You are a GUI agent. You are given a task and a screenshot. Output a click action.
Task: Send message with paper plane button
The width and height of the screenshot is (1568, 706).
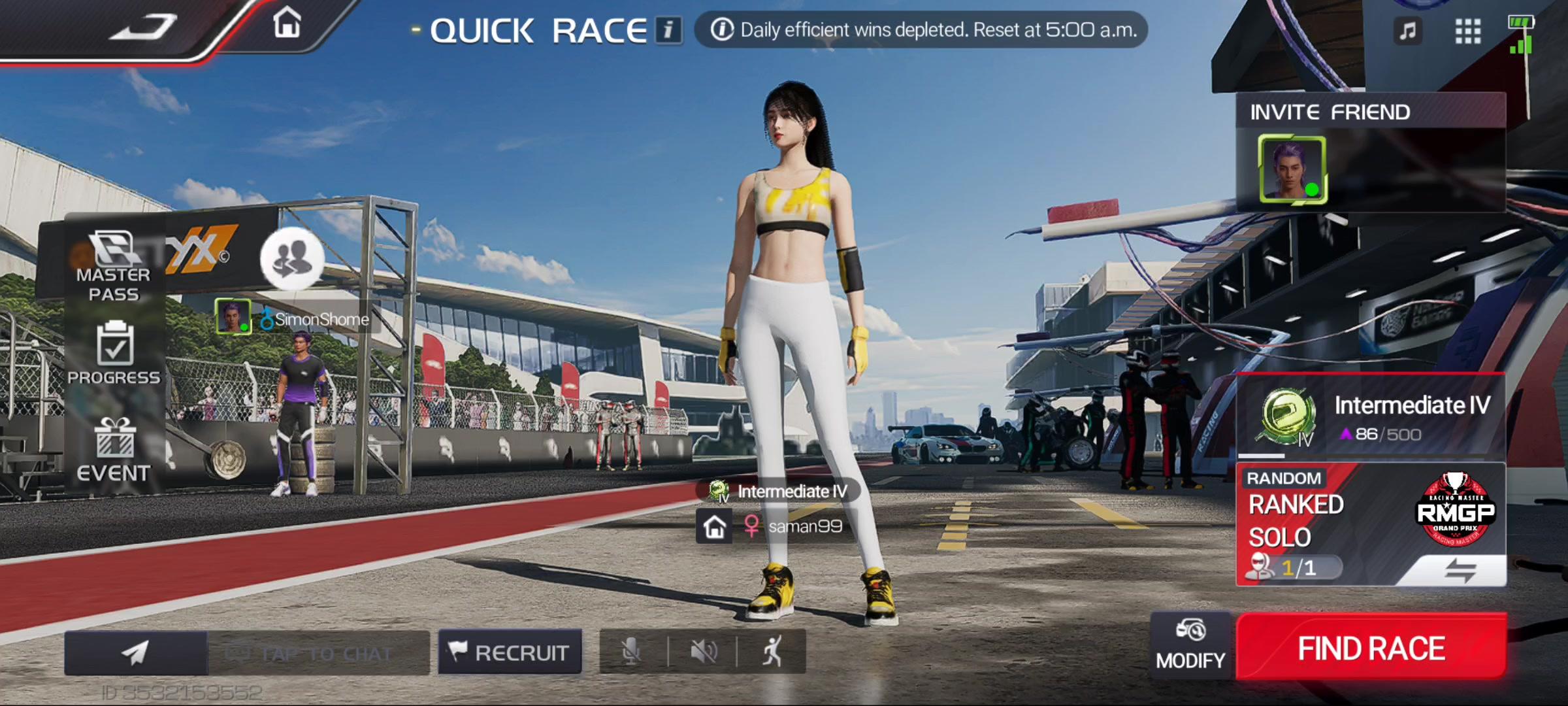[136, 652]
